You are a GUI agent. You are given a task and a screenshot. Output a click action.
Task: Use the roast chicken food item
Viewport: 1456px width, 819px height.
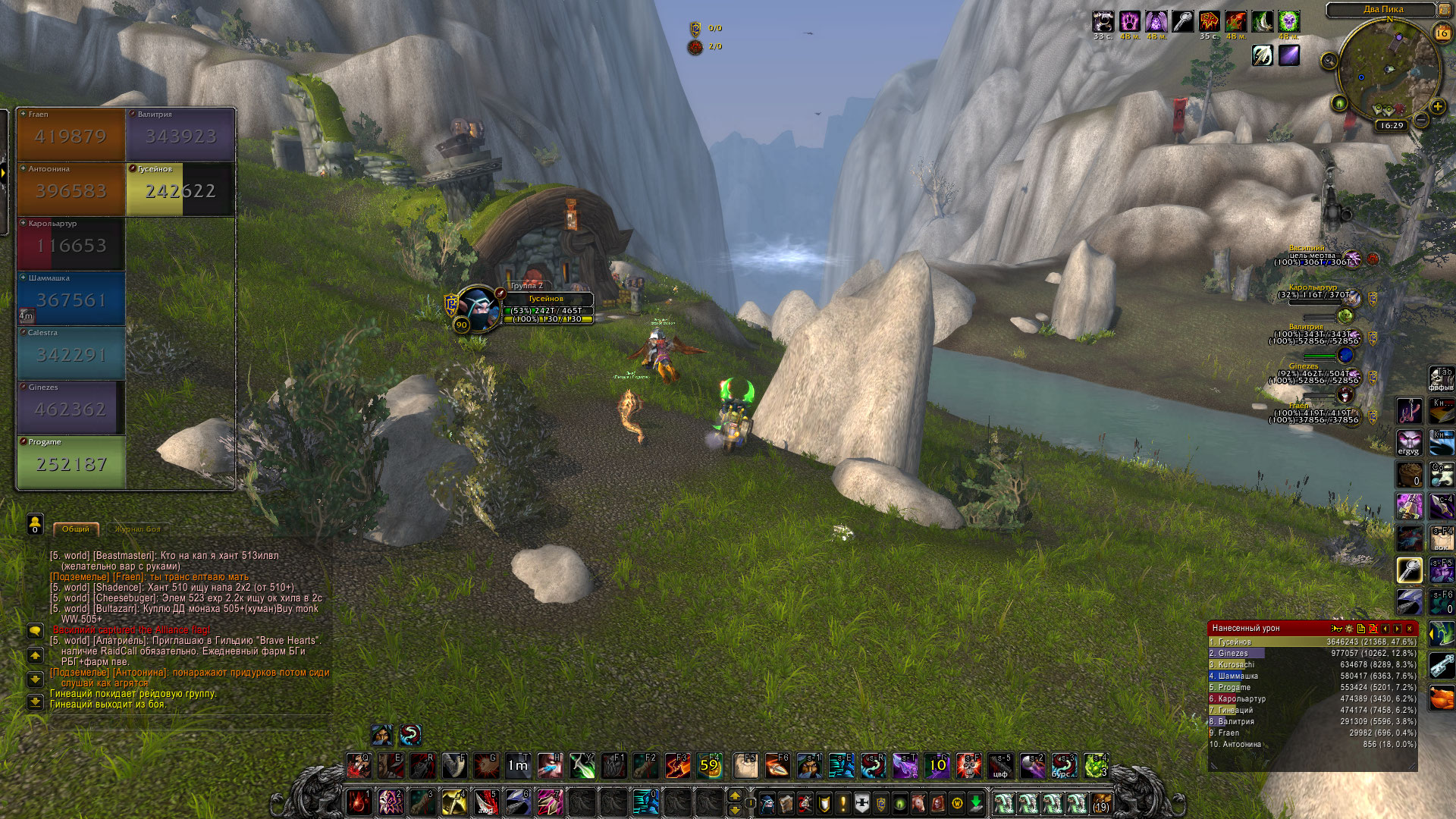click(1442, 698)
